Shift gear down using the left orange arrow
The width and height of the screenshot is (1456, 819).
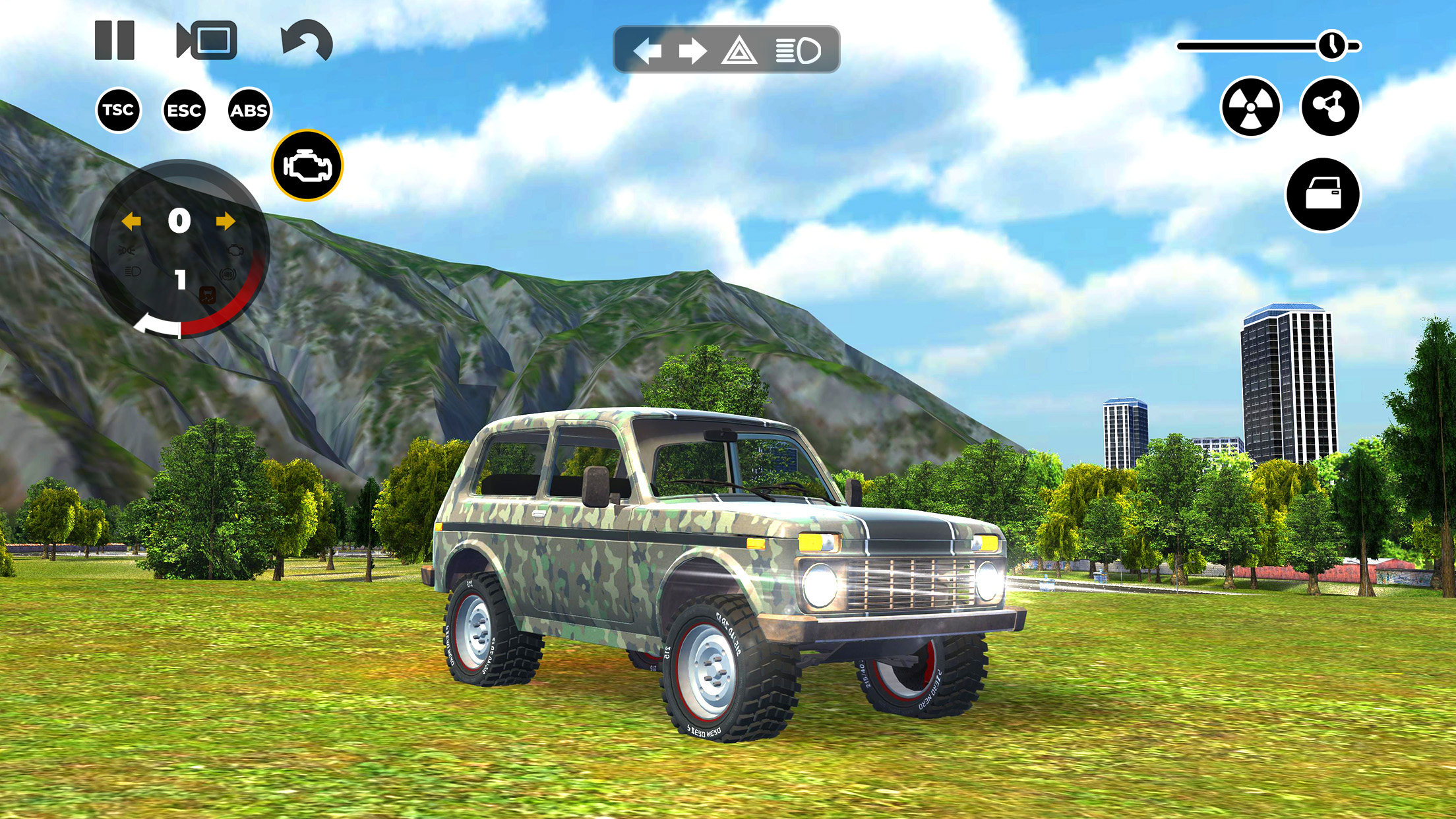(x=133, y=222)
